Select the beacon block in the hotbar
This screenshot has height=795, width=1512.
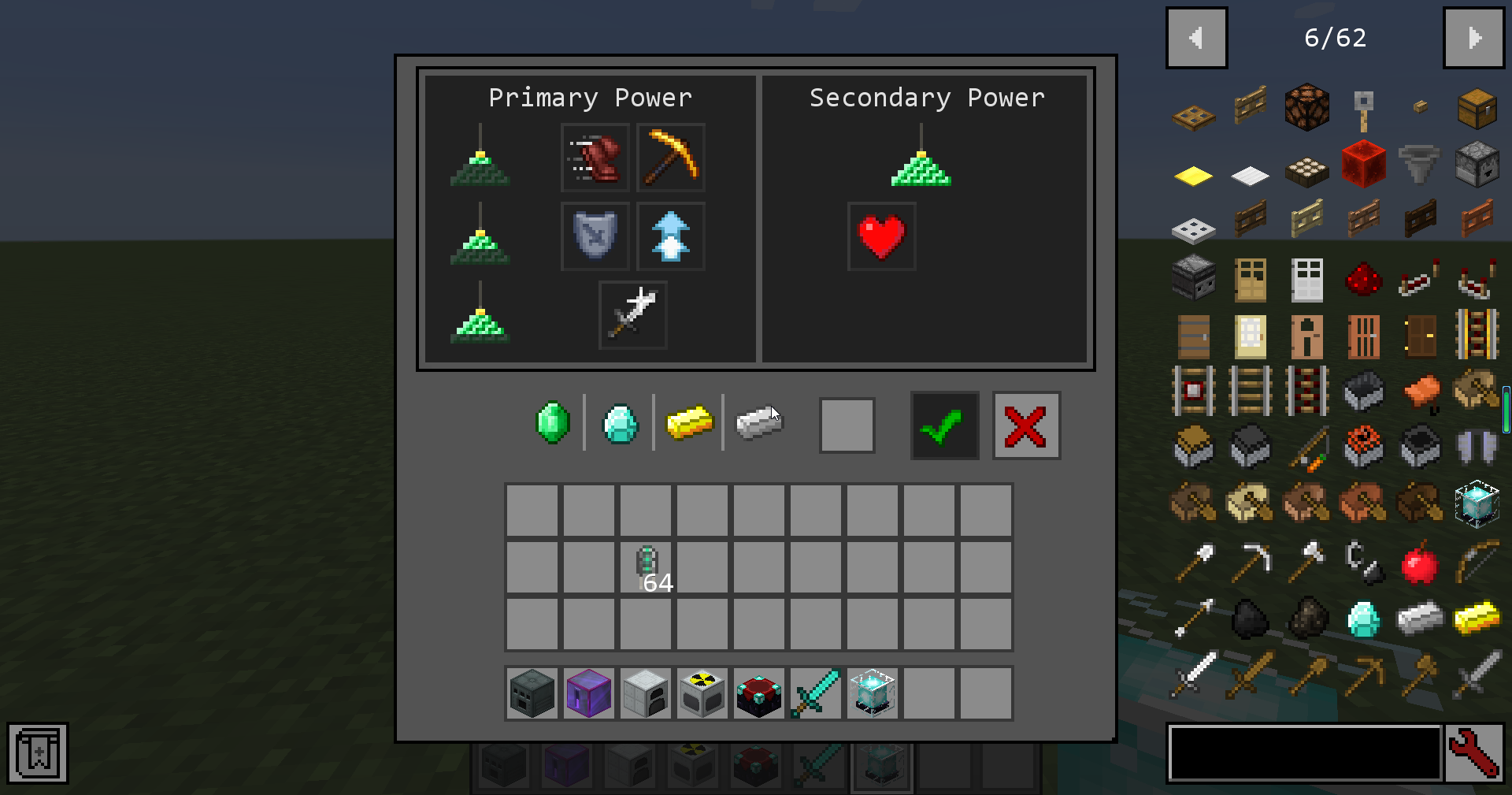coord(872,693)
